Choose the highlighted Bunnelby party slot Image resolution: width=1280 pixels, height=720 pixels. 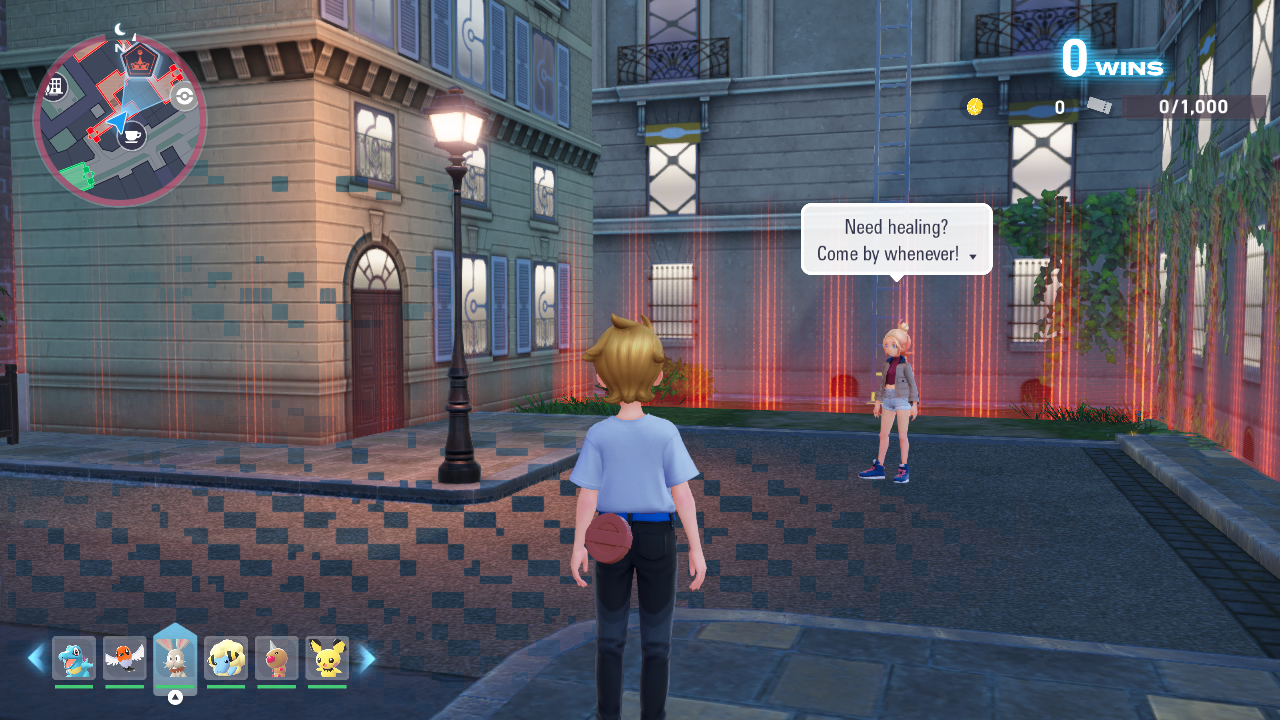tap(175, 657)
